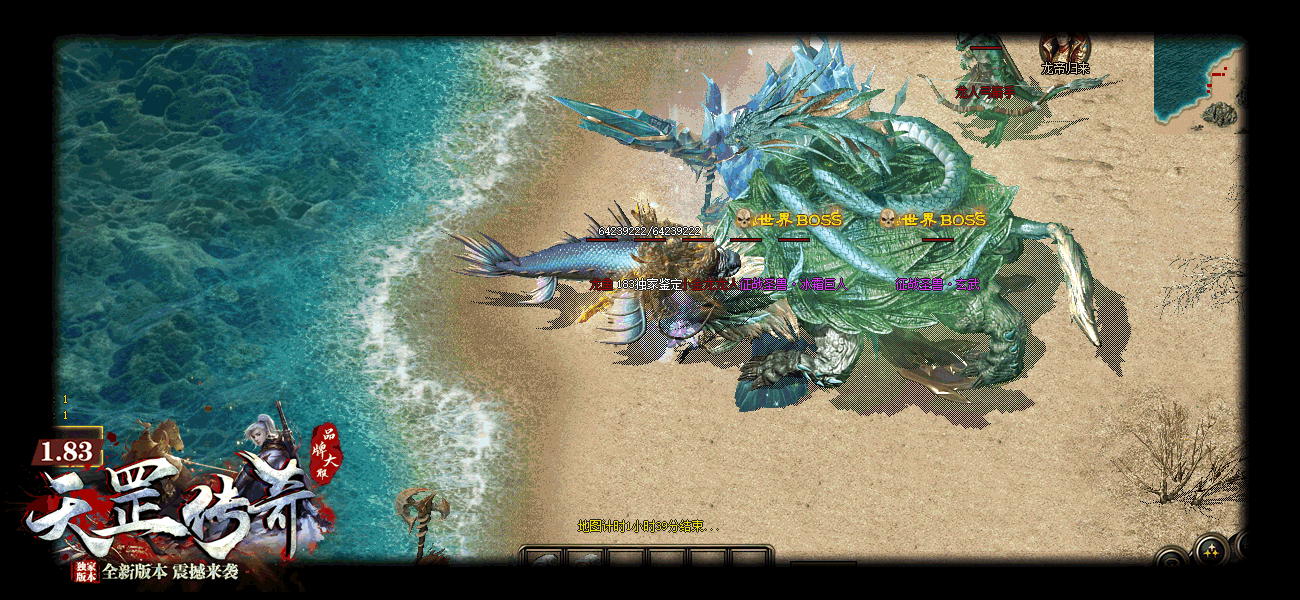1300x600 pixels.
Task: Click the coastline minimap
Action: click(x=1197, y=80)
